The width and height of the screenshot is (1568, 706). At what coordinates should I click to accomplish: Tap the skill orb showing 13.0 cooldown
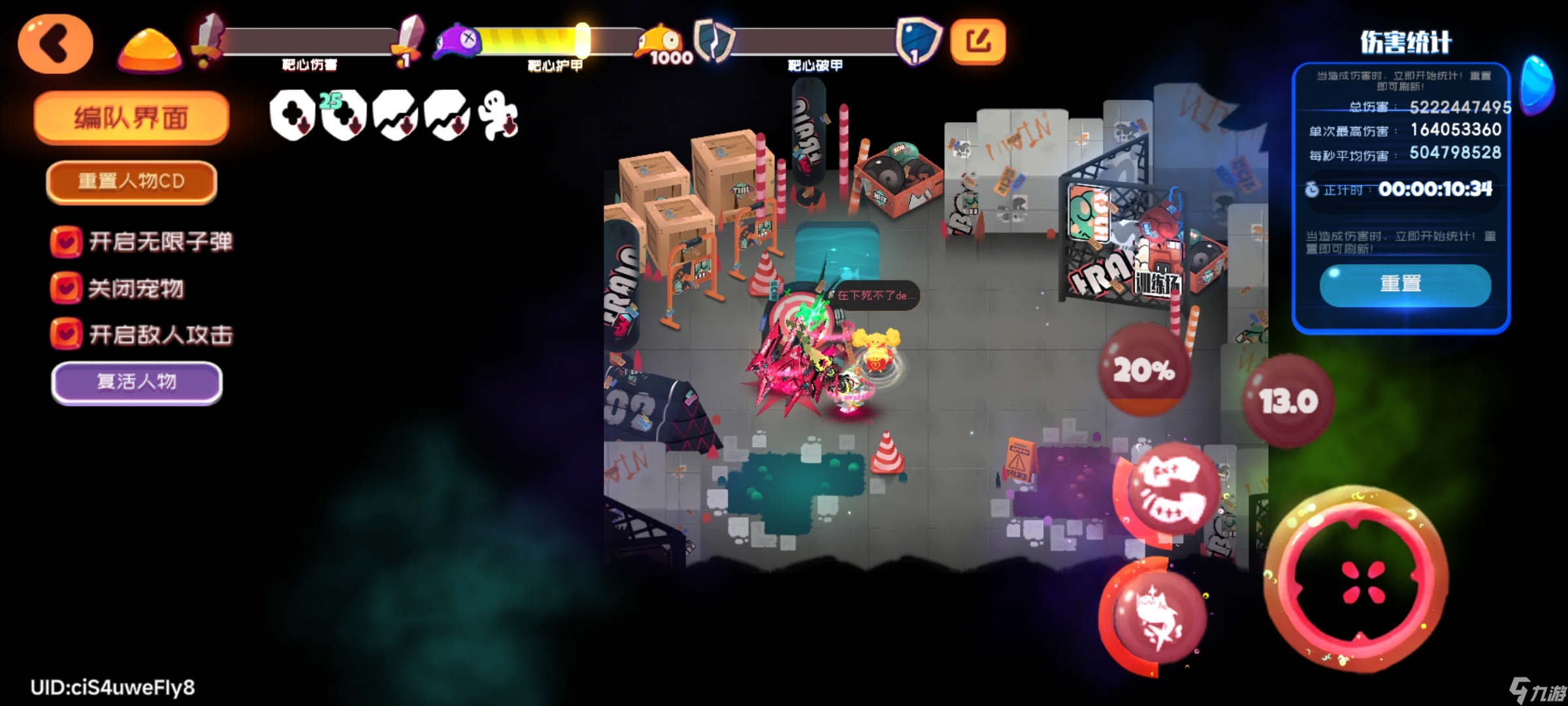(x=1288, y=400)
